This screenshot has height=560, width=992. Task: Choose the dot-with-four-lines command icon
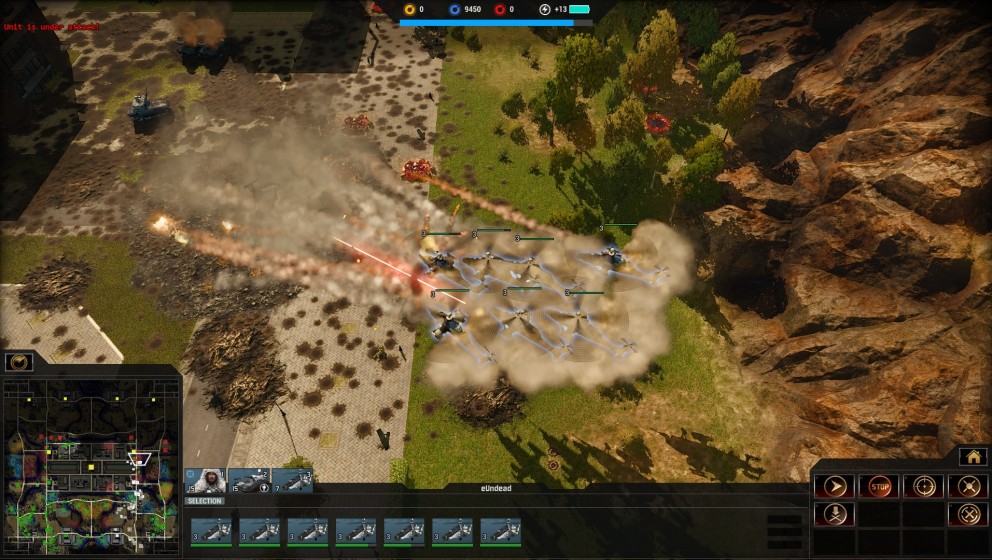click(x=967, y=487)
